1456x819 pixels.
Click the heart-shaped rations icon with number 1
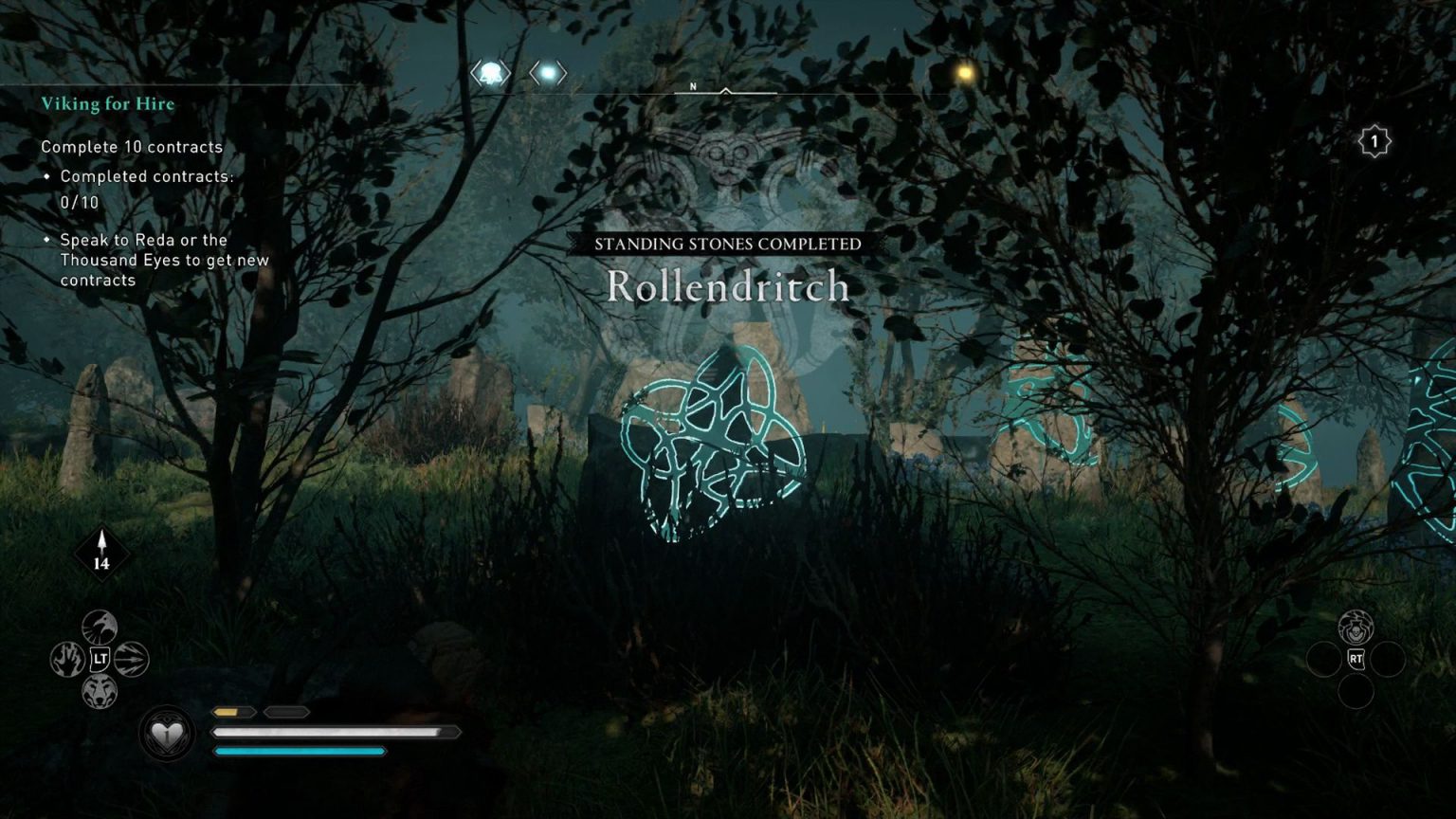pyautogui.click(x=167, y=733)
